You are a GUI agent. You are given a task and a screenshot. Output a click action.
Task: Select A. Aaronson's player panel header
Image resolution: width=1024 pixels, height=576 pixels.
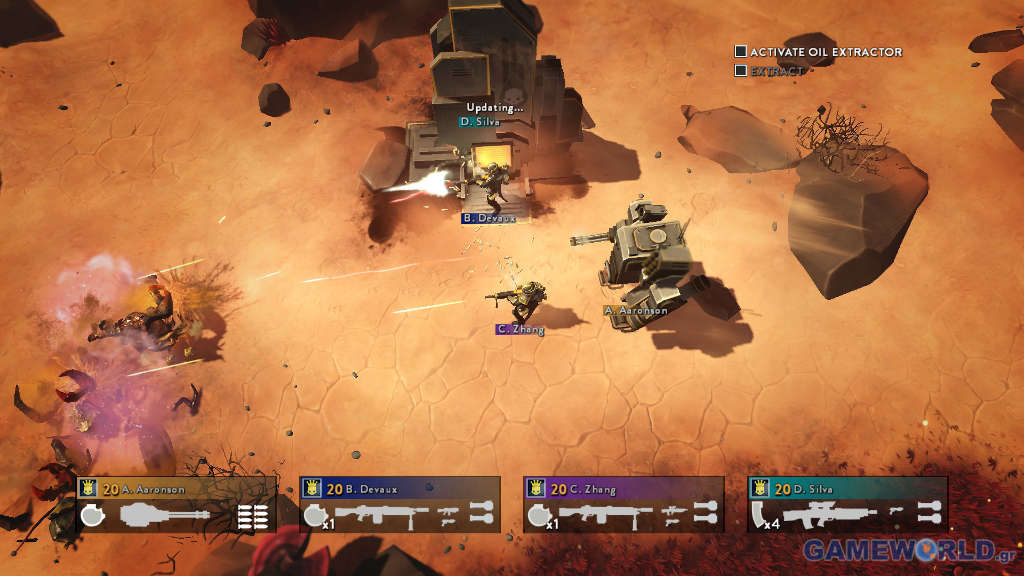[x=176, y=489]
